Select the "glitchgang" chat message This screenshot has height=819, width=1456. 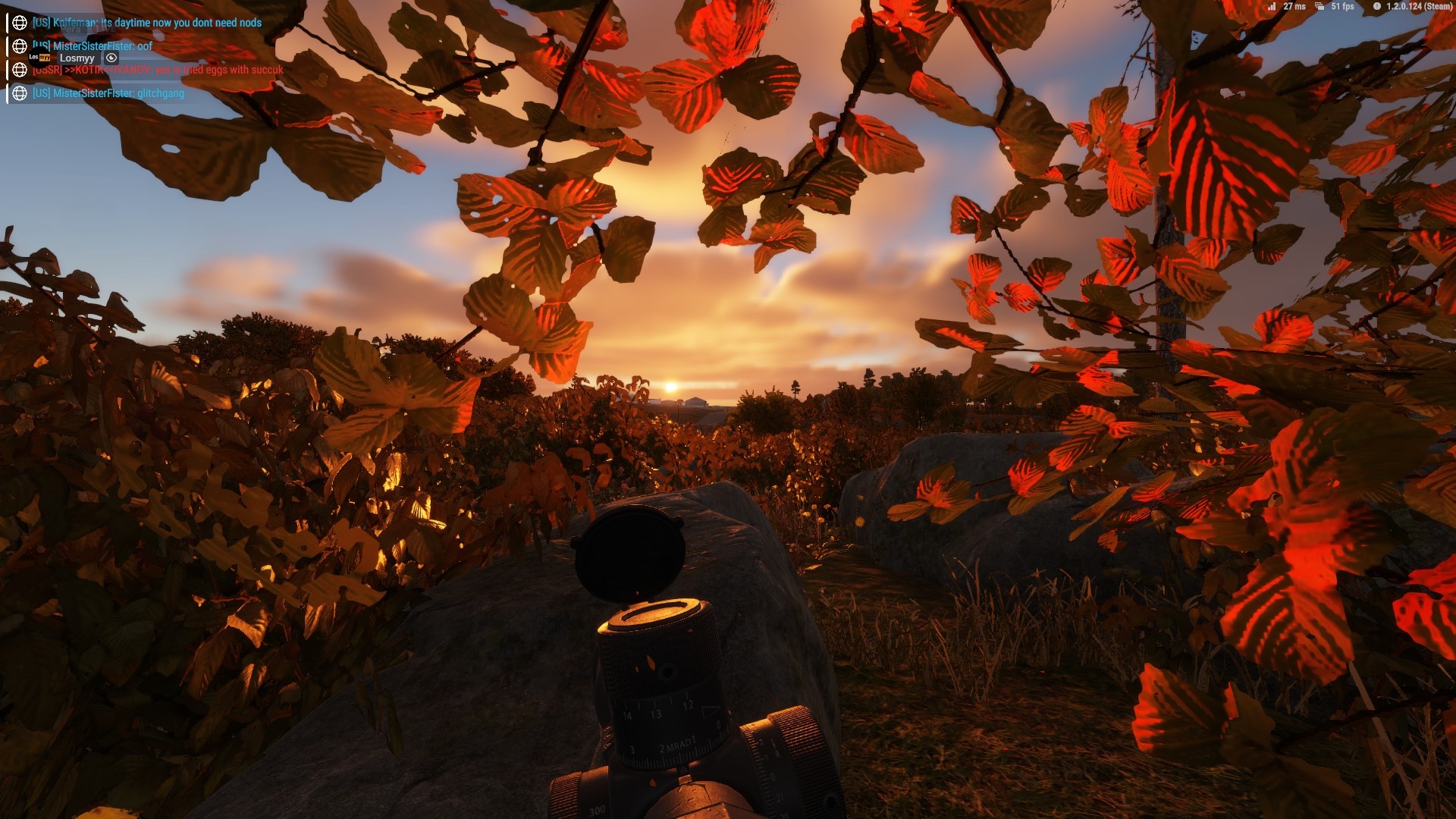pyautogui.click(x=108, y=93)
